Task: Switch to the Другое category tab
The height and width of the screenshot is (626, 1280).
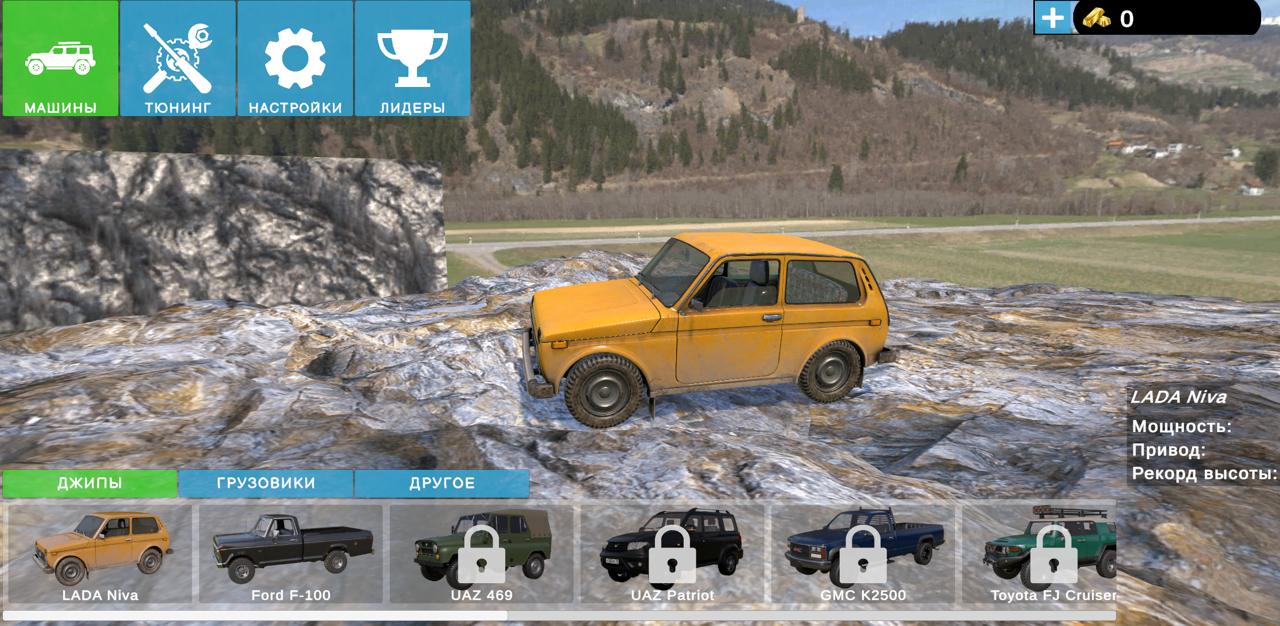Action: coord(442,483)
